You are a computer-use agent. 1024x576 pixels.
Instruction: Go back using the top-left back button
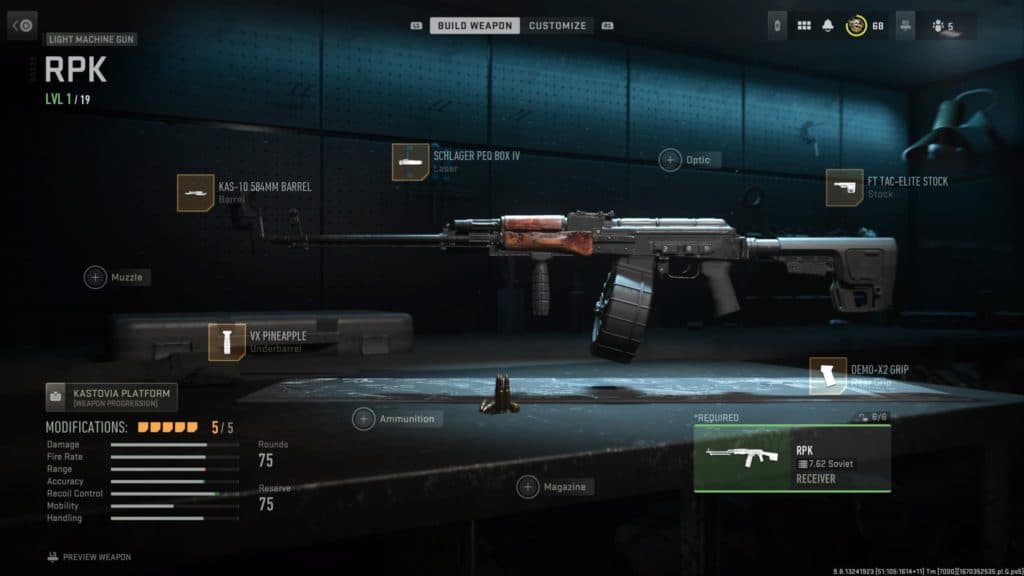(x=23, y=25)
